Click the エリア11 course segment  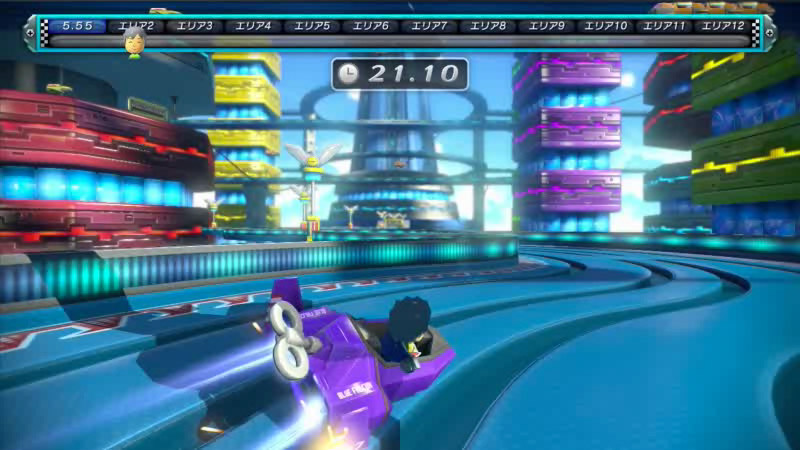click(664, 25)
